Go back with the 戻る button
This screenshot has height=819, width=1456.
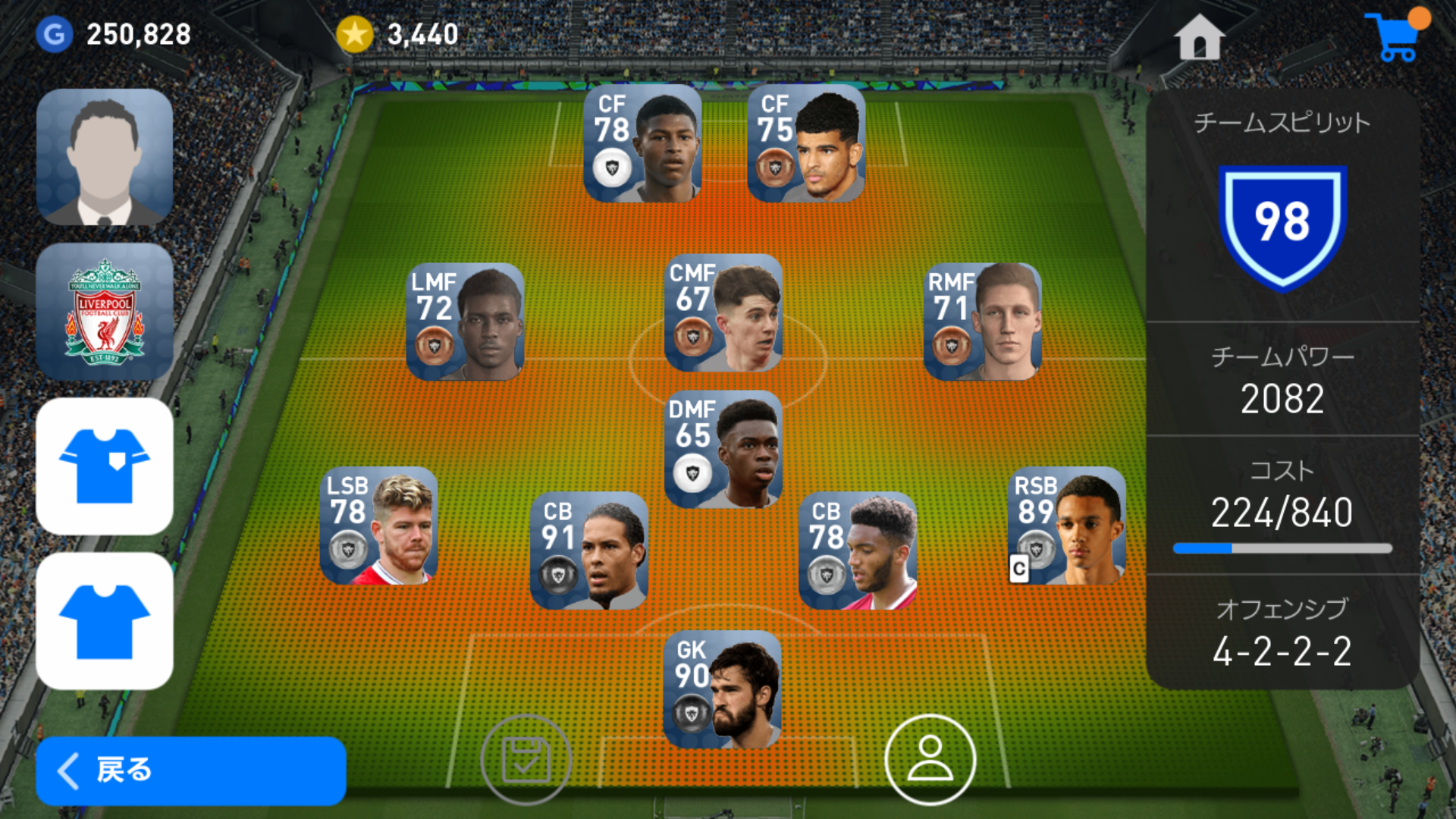(190, 770)
